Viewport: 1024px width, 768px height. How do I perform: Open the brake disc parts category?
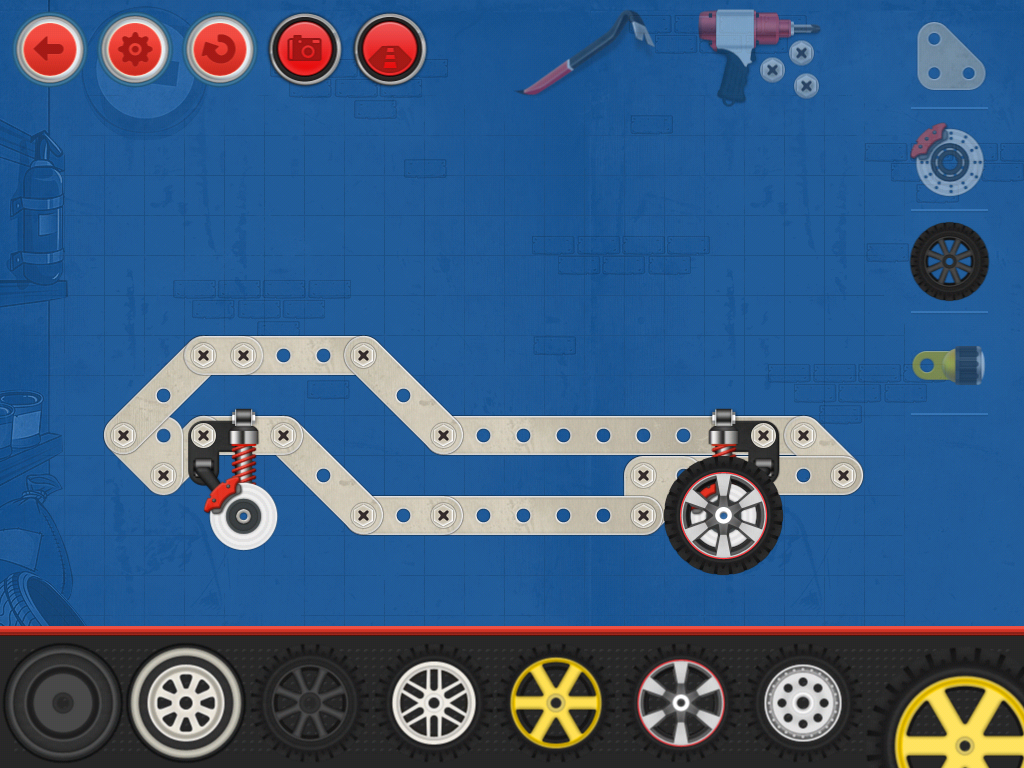click(x=949, y=160)
